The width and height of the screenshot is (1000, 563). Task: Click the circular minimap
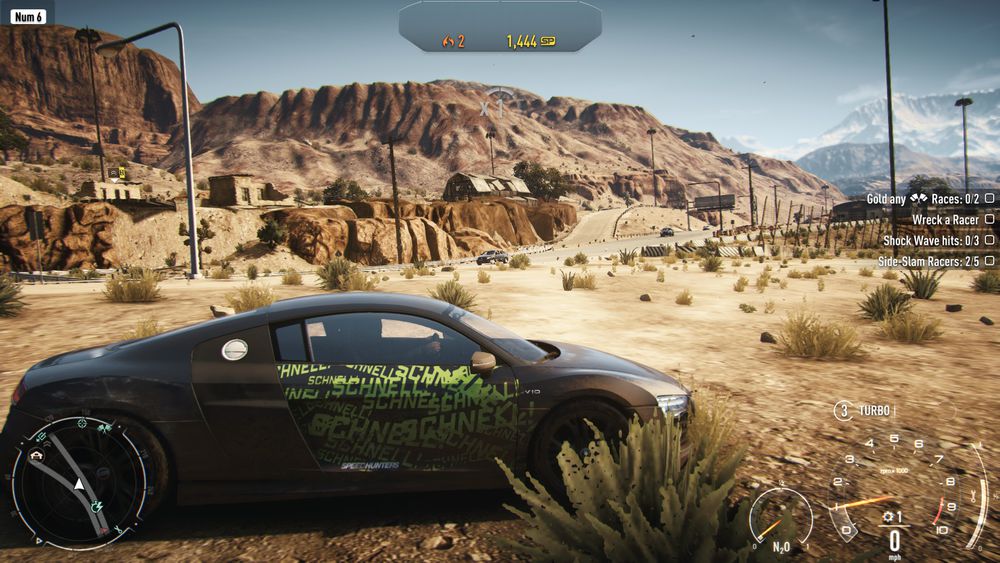click(x=78, y=482)
